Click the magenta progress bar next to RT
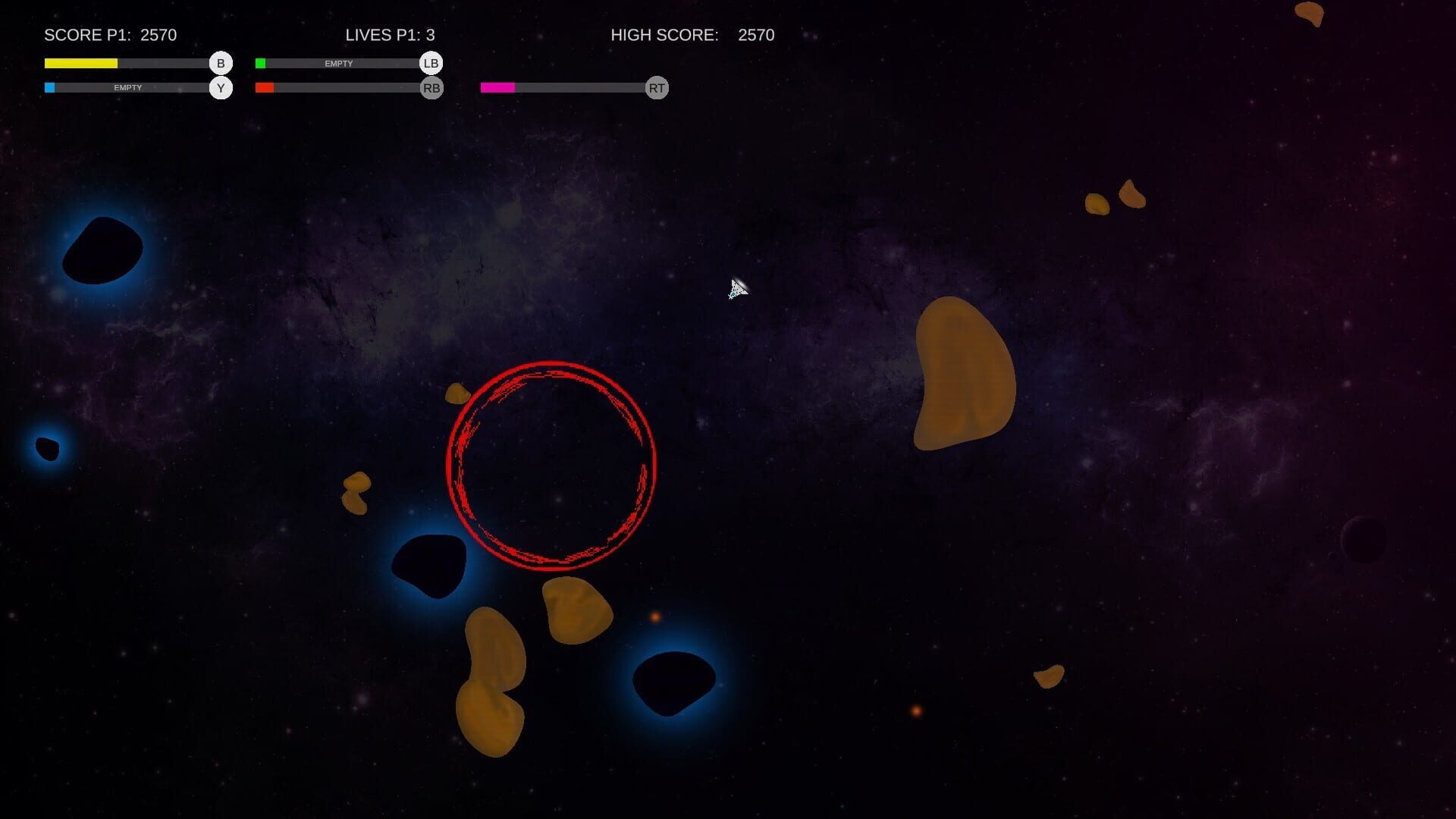1456x819 pixels. coord(498,88)
